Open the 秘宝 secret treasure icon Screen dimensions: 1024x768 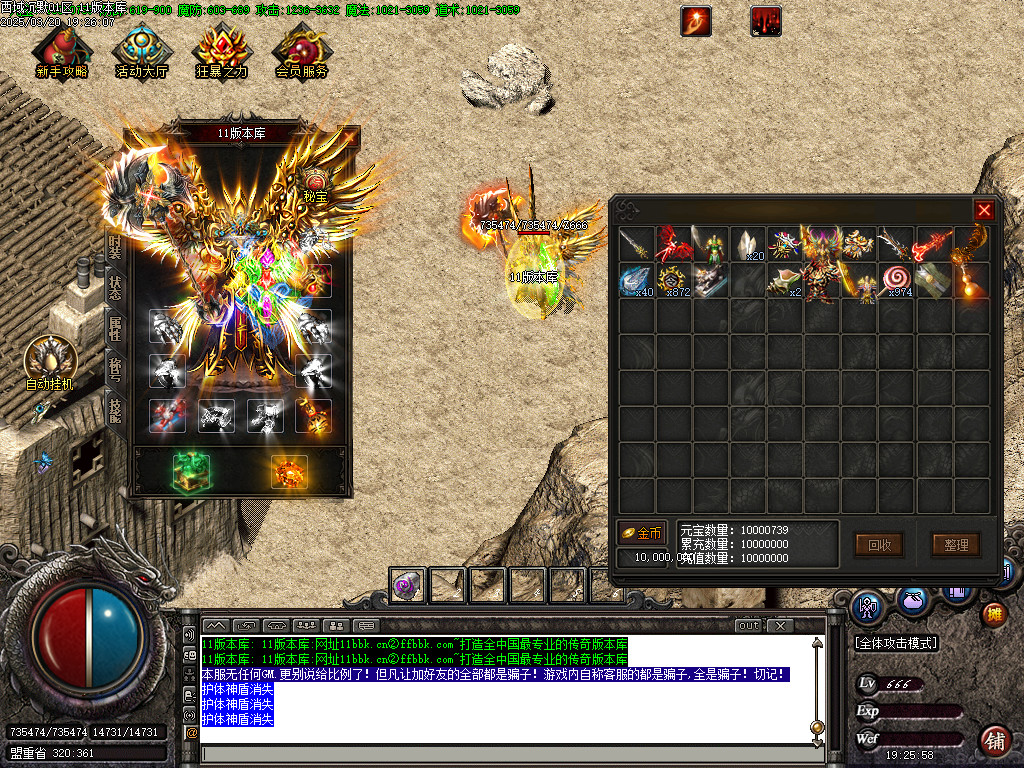[x=316, y=186]
